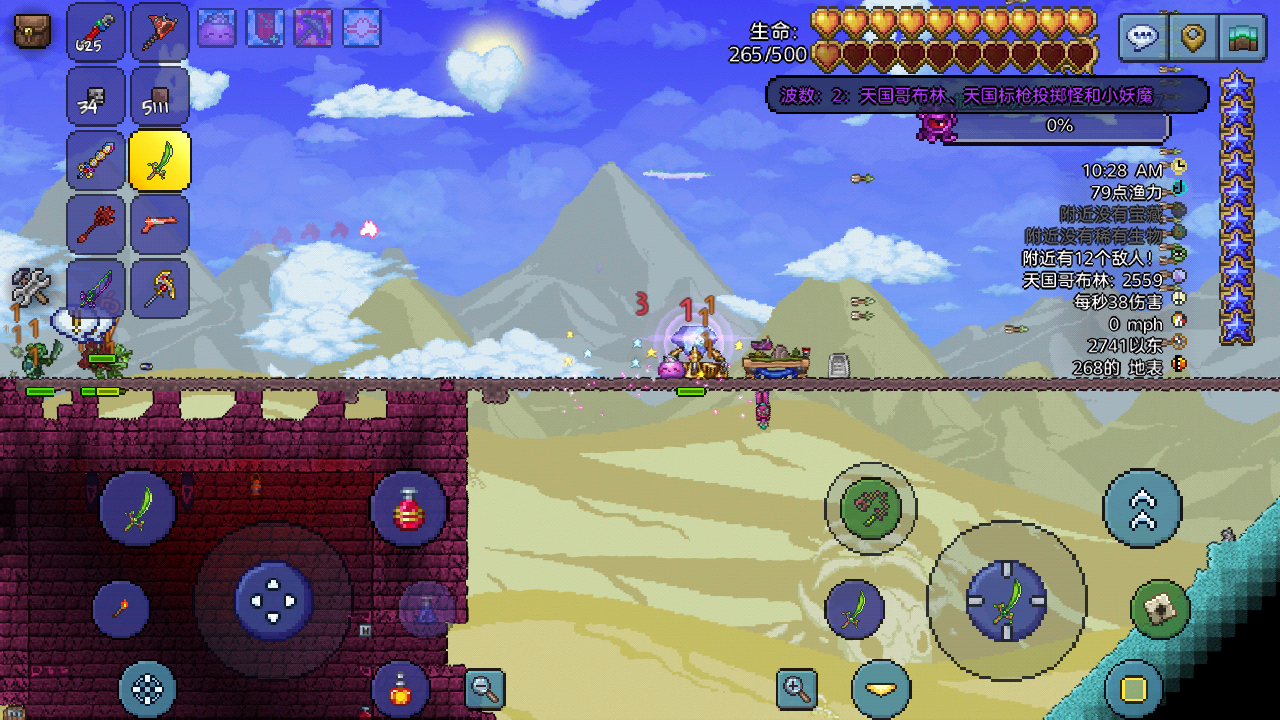
Task: Fire the green grappling hook button
Action: coord(870,508)
